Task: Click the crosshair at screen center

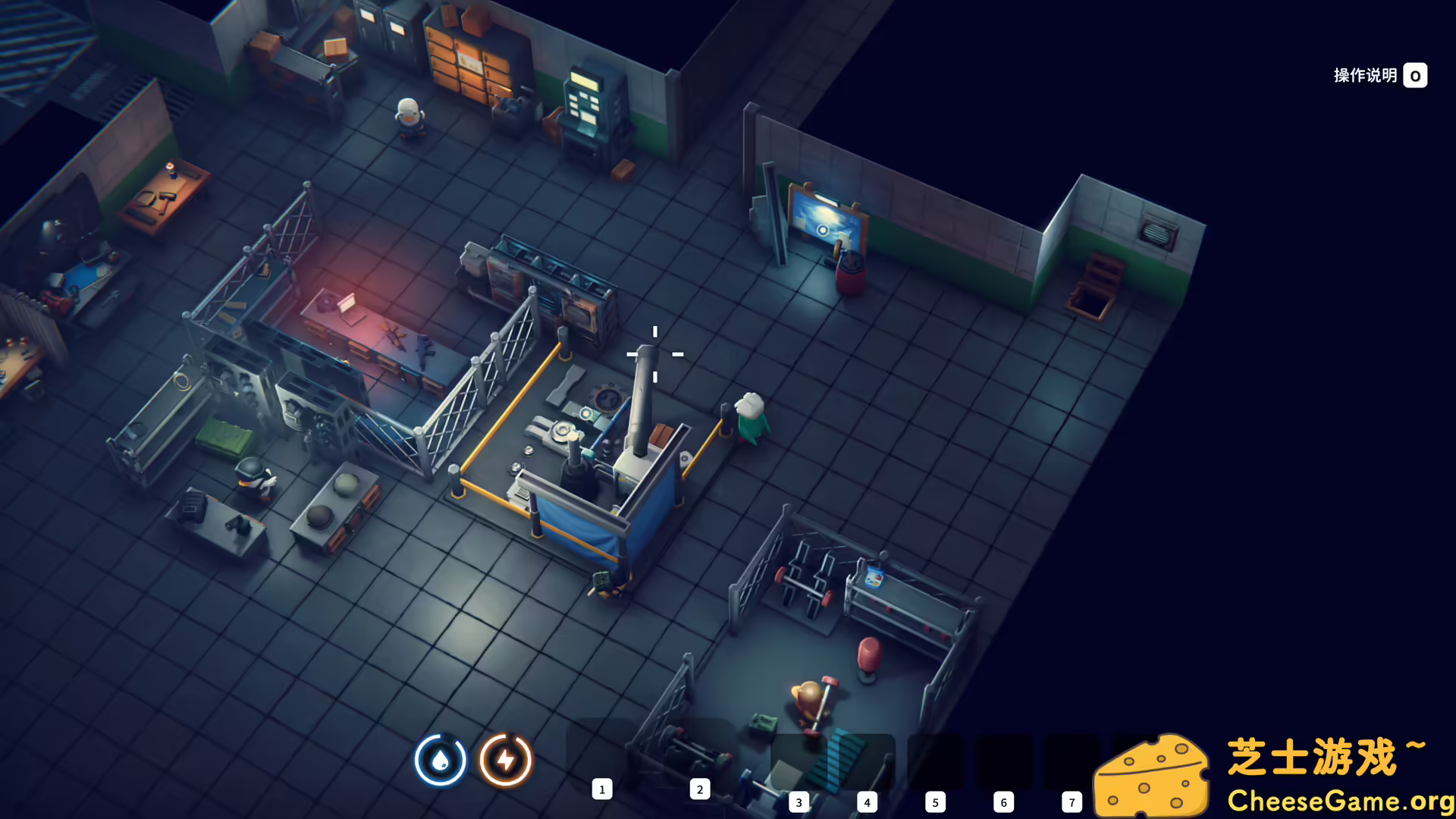Action: pyautogui.click(x=654, y=354)
